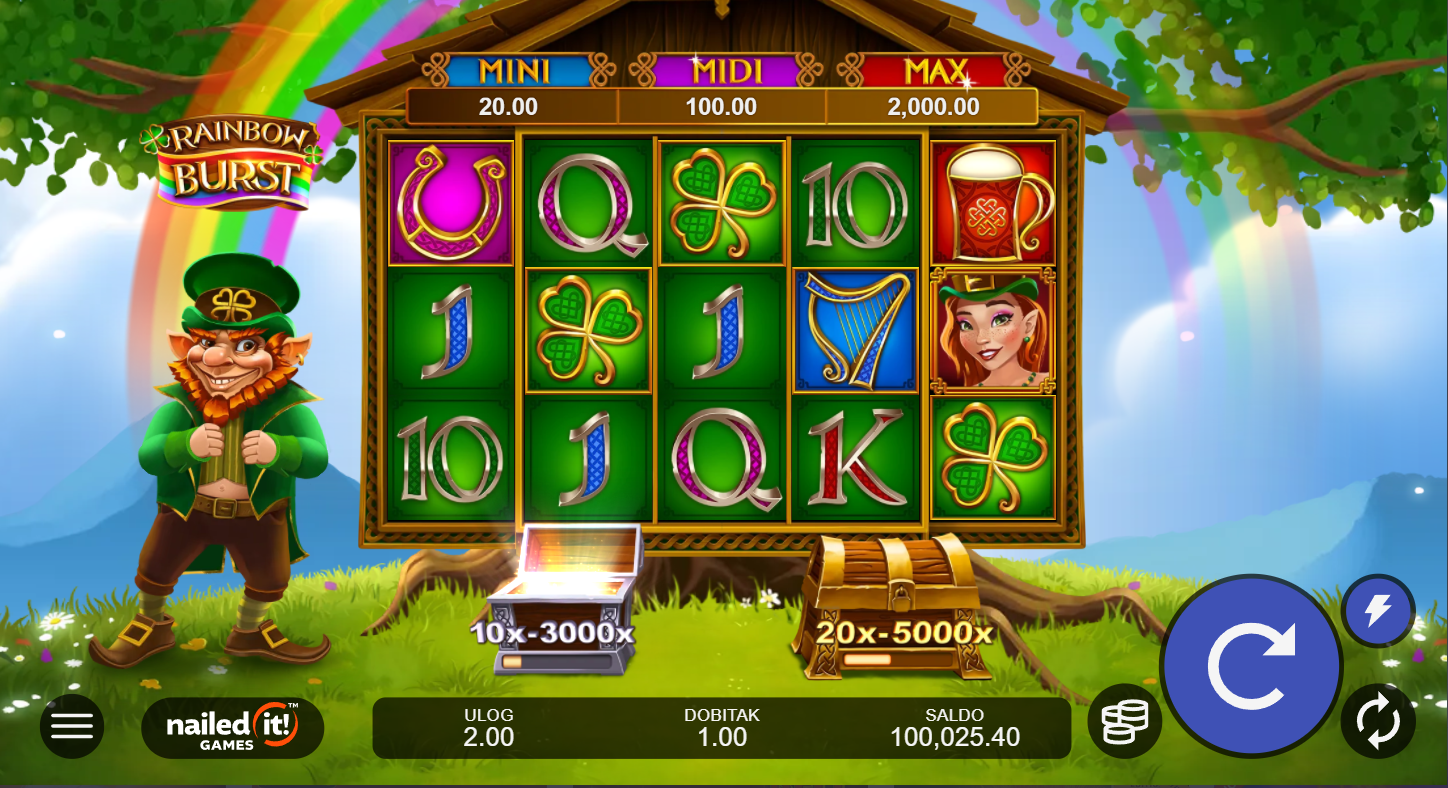The image size is (1448, 788).
Task: Spin the reels with the big blue button
Action: (1251, 665)
